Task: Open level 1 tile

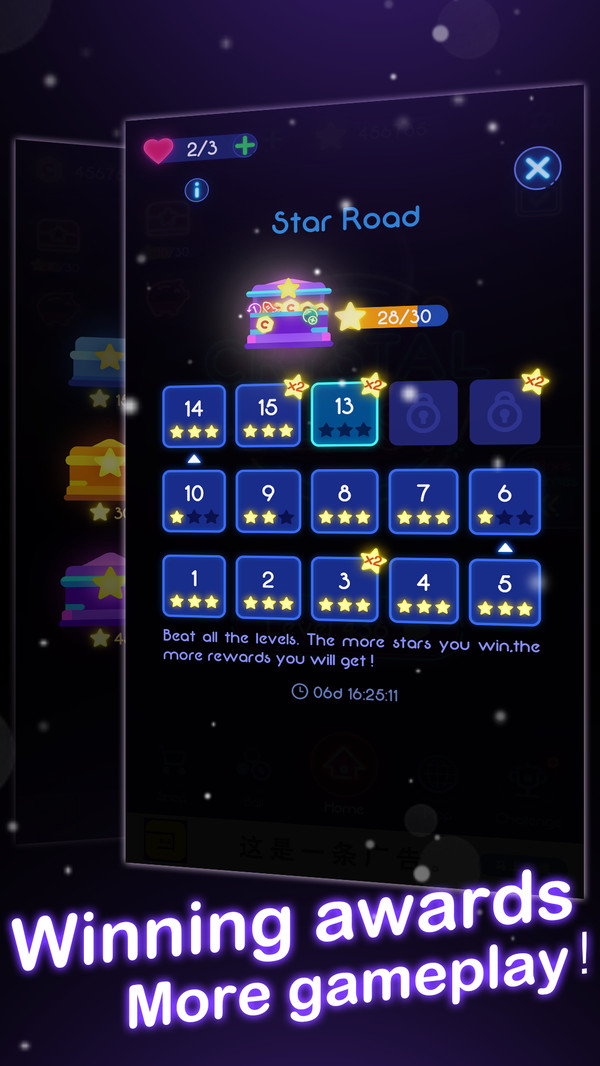Action: coord(194,586)
